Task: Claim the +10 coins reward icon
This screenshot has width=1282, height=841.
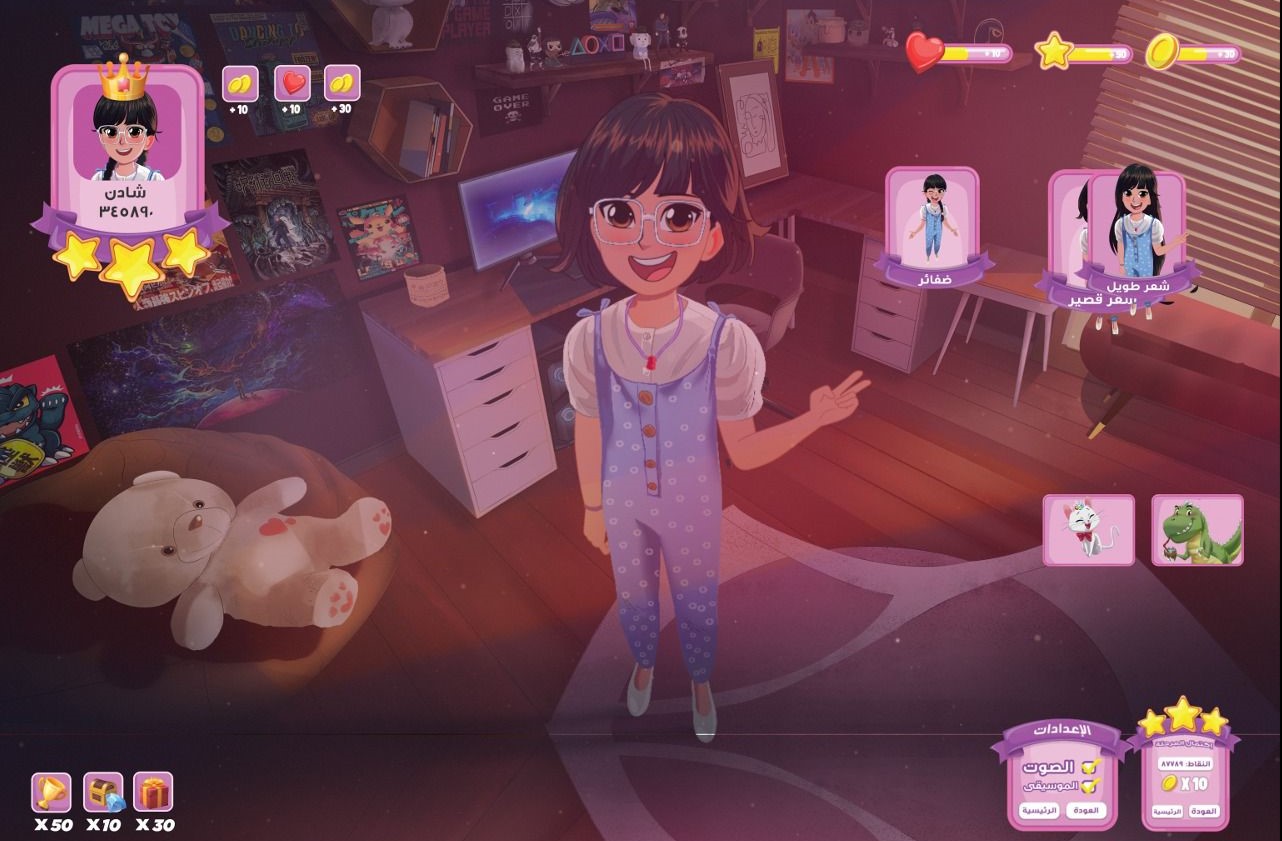Action: pyautogui.click(x=240, y=83)
